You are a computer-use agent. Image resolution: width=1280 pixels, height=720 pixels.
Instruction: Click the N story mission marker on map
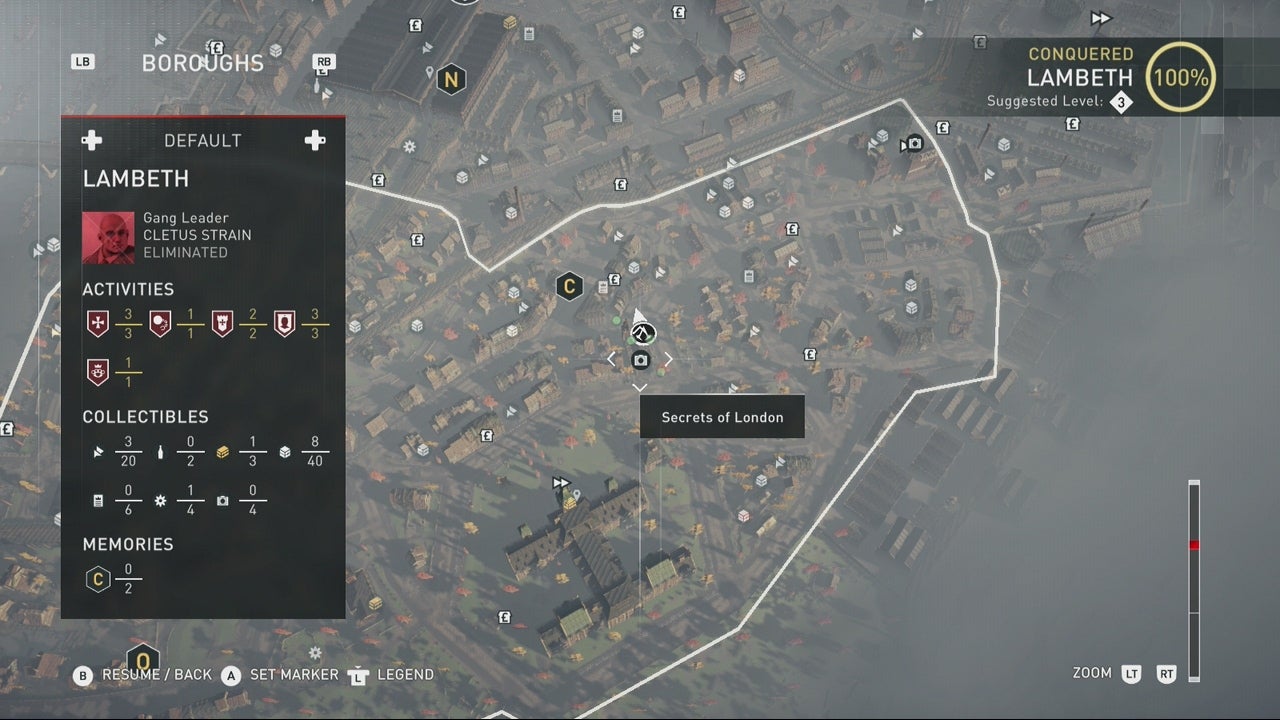(x=451, y=77)
